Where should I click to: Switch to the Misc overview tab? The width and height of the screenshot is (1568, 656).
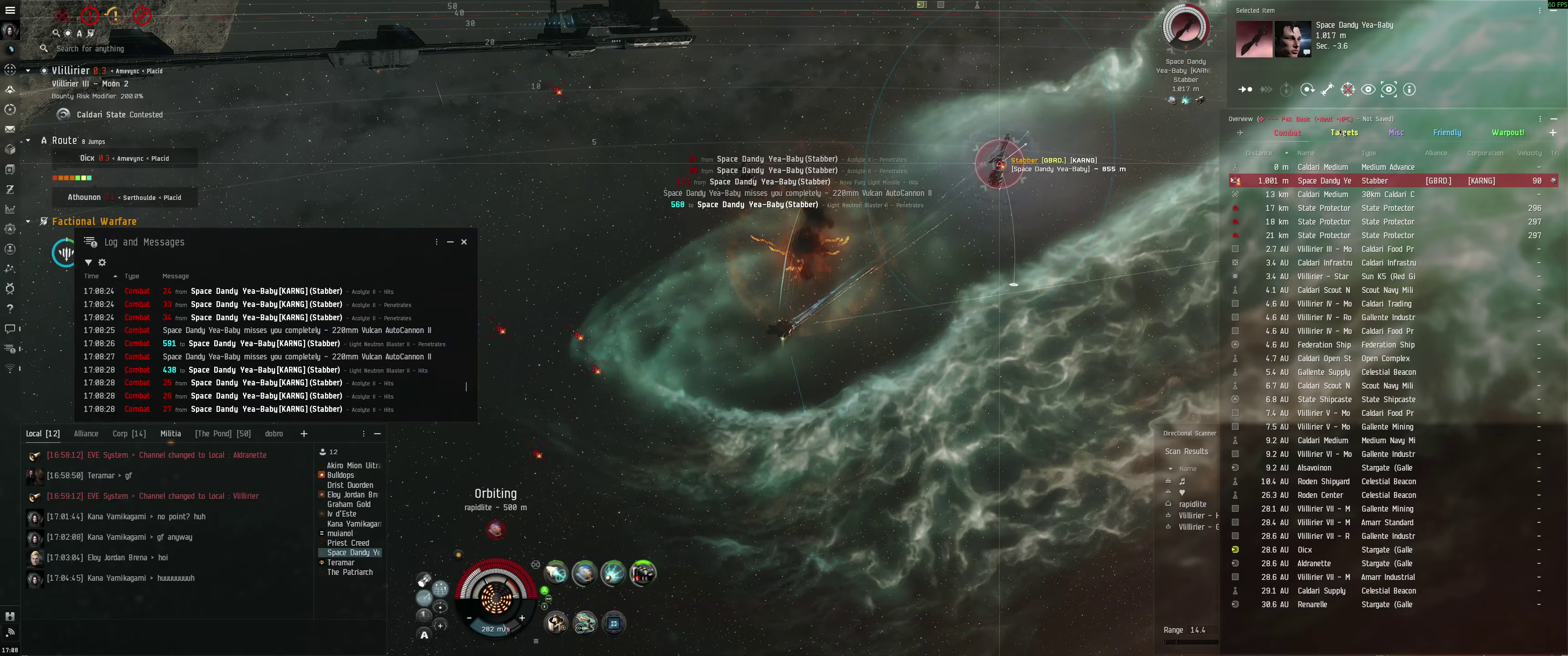(x=1396, y=133)
